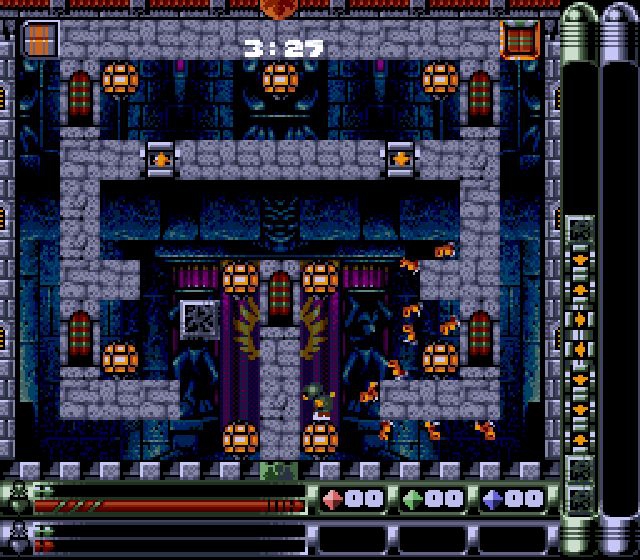The width and height of the screenshot is (640, 560).
Task: Select the first player's portrait icon
Action: [x=17, y=497]
